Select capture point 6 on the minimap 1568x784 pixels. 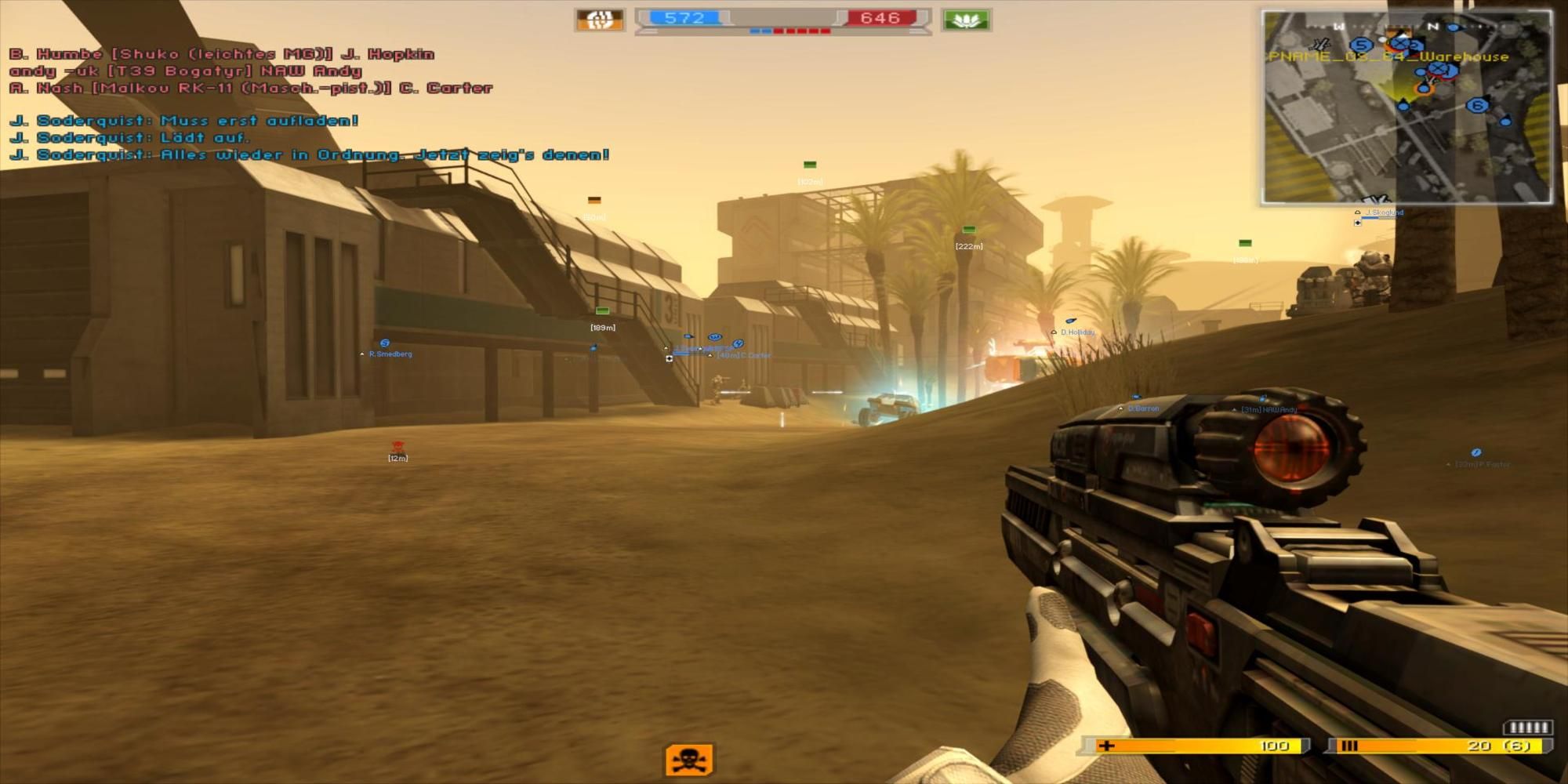pos(1477,105)
